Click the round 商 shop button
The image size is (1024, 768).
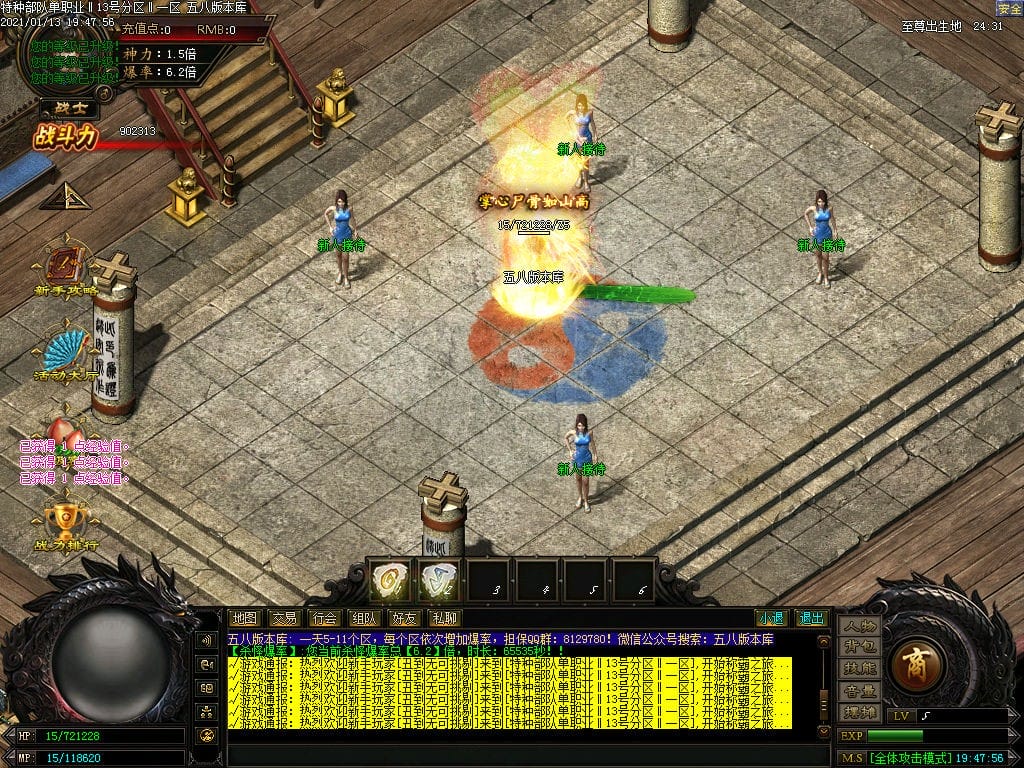[917, 665]
